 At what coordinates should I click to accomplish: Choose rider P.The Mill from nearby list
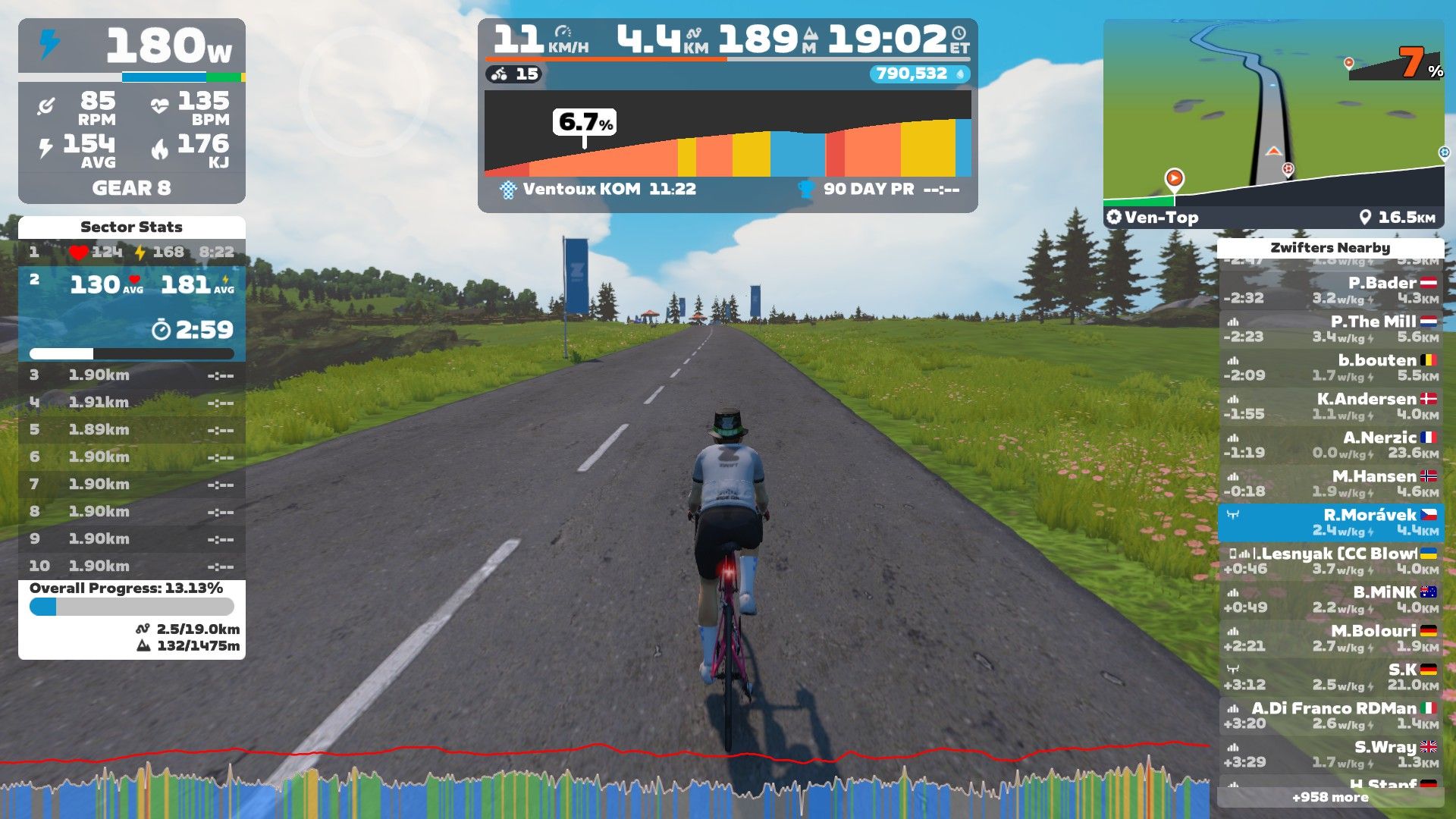tap(1330, 329)
